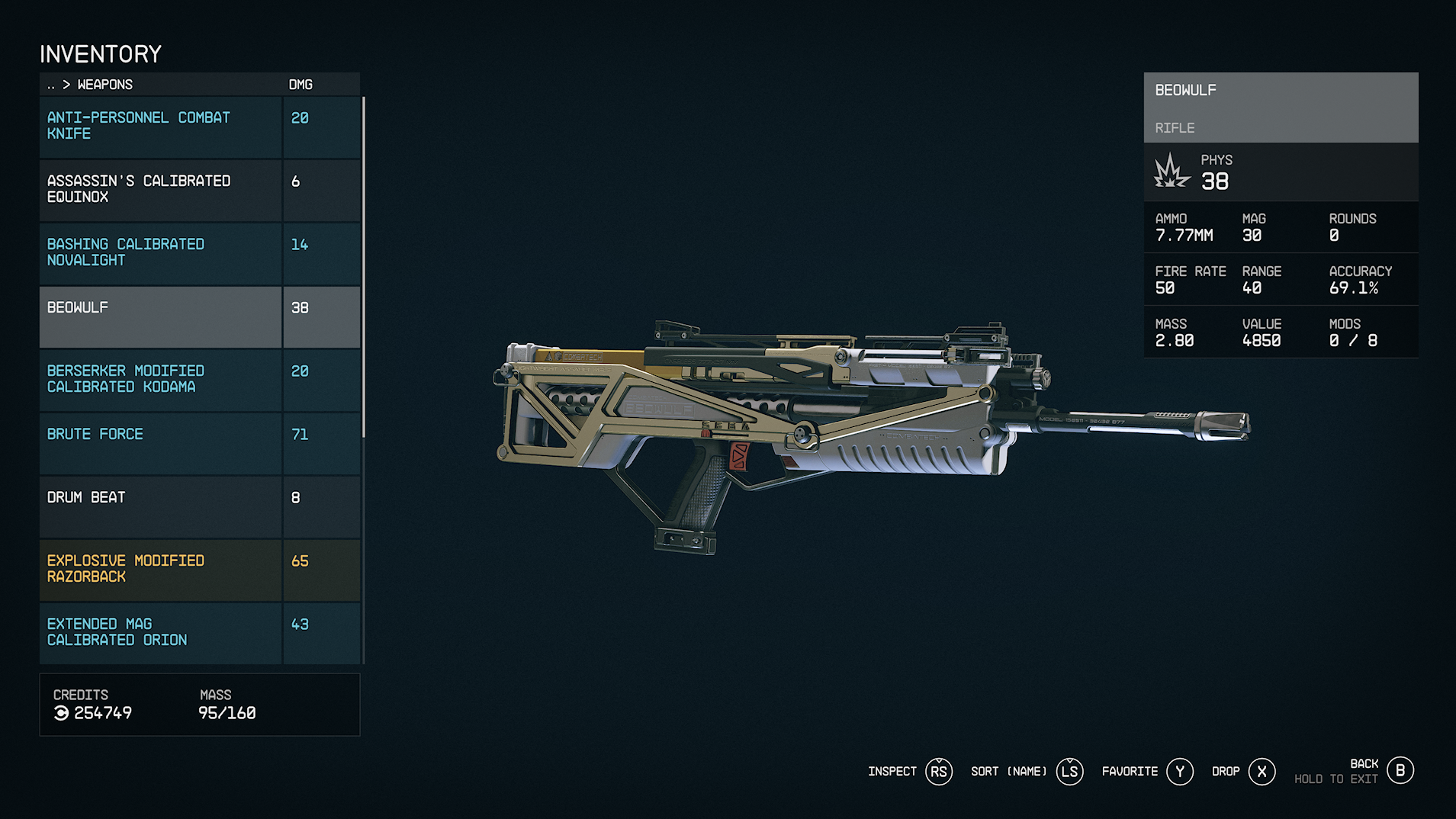Select the Bashing Calibrated Novalight weapon
The height and width of the screenshot is (819, 1456).
[161, 253]
